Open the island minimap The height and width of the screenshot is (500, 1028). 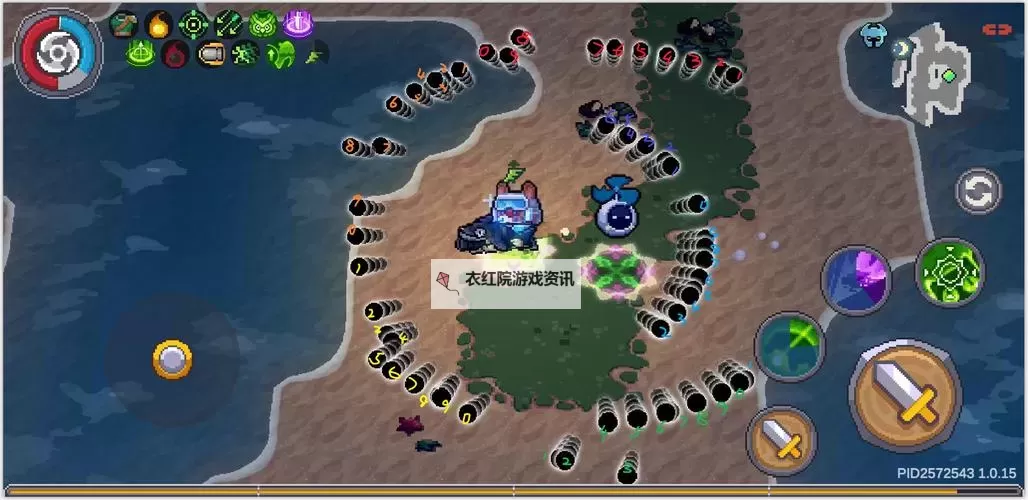tap(933, 71)
